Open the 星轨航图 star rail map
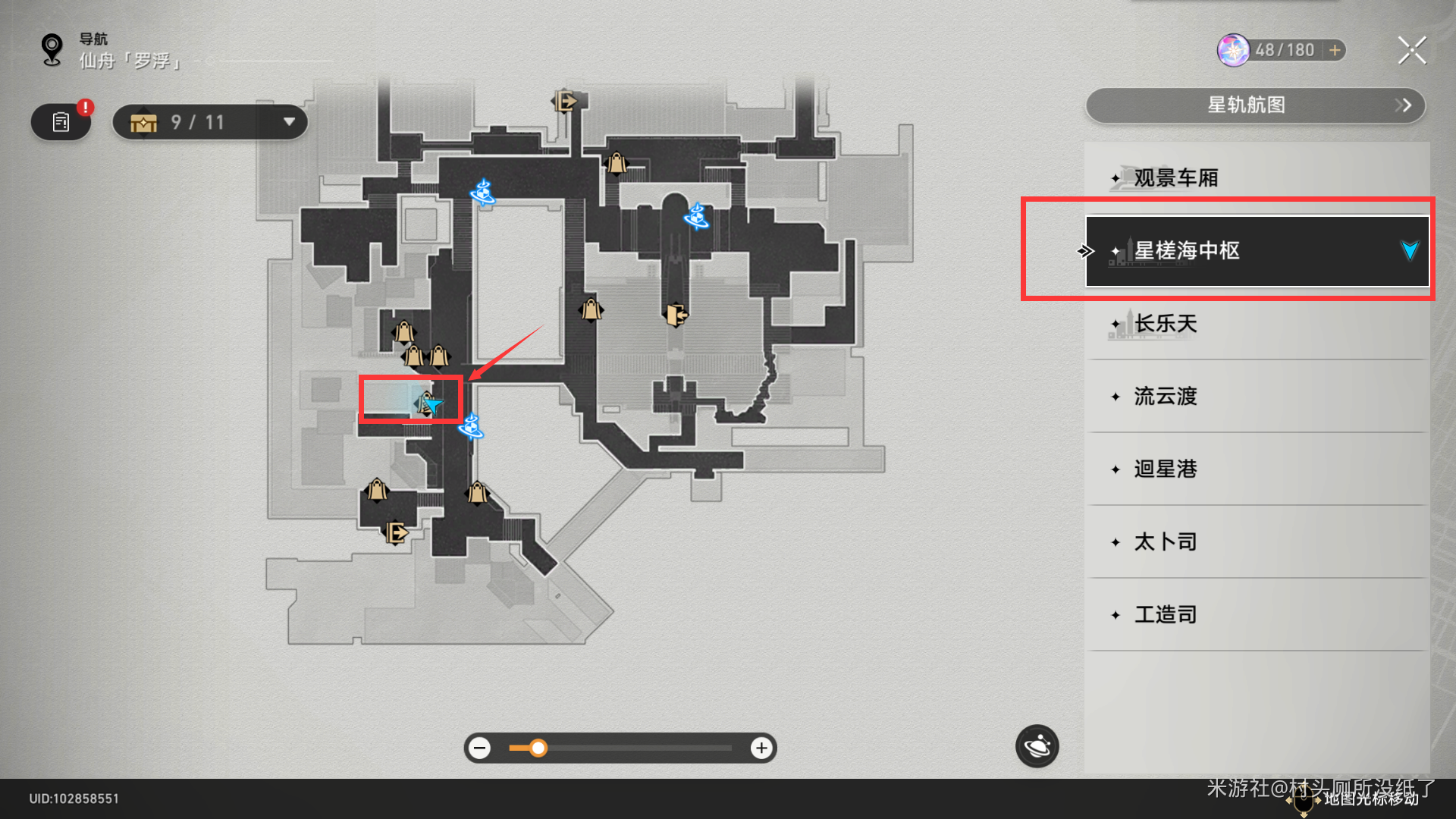Screen dimensions: 1456x819 pyautogui.click(x=1256, y=105)
